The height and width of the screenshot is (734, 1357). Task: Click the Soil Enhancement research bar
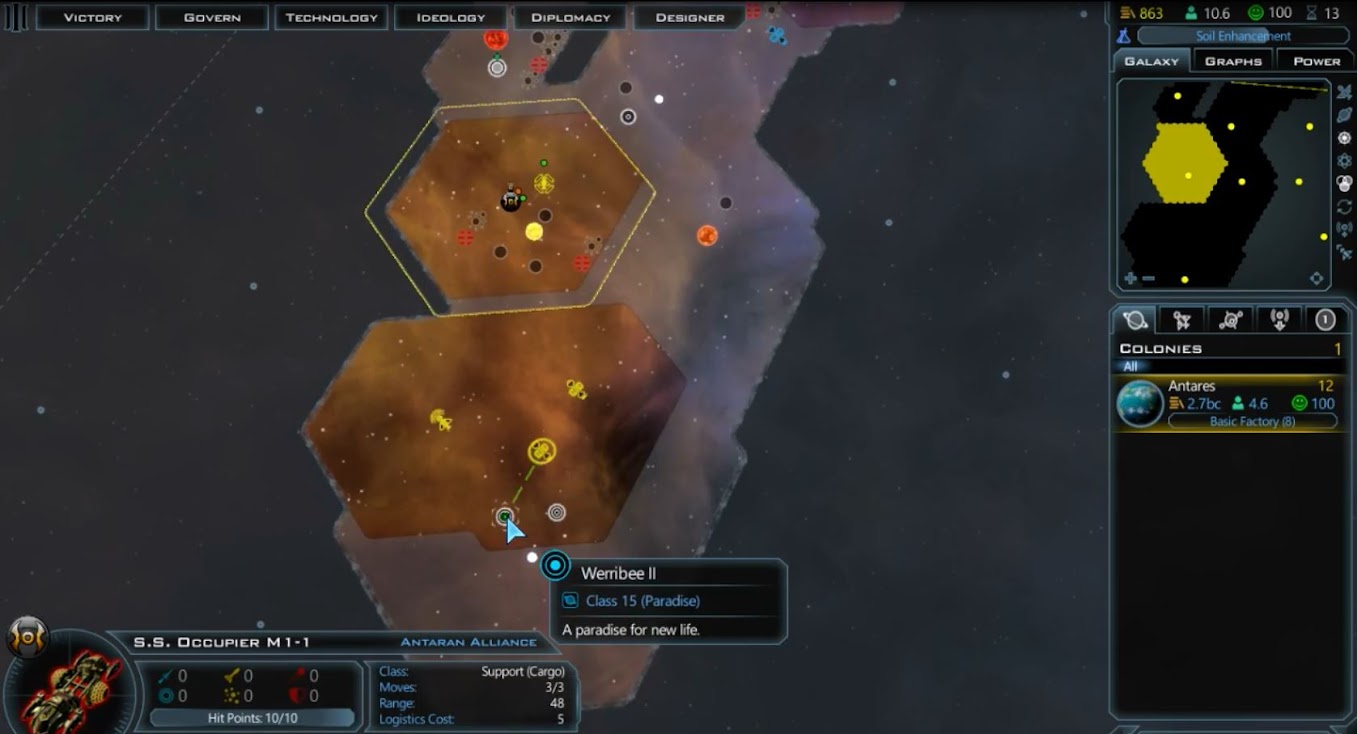1243,36
